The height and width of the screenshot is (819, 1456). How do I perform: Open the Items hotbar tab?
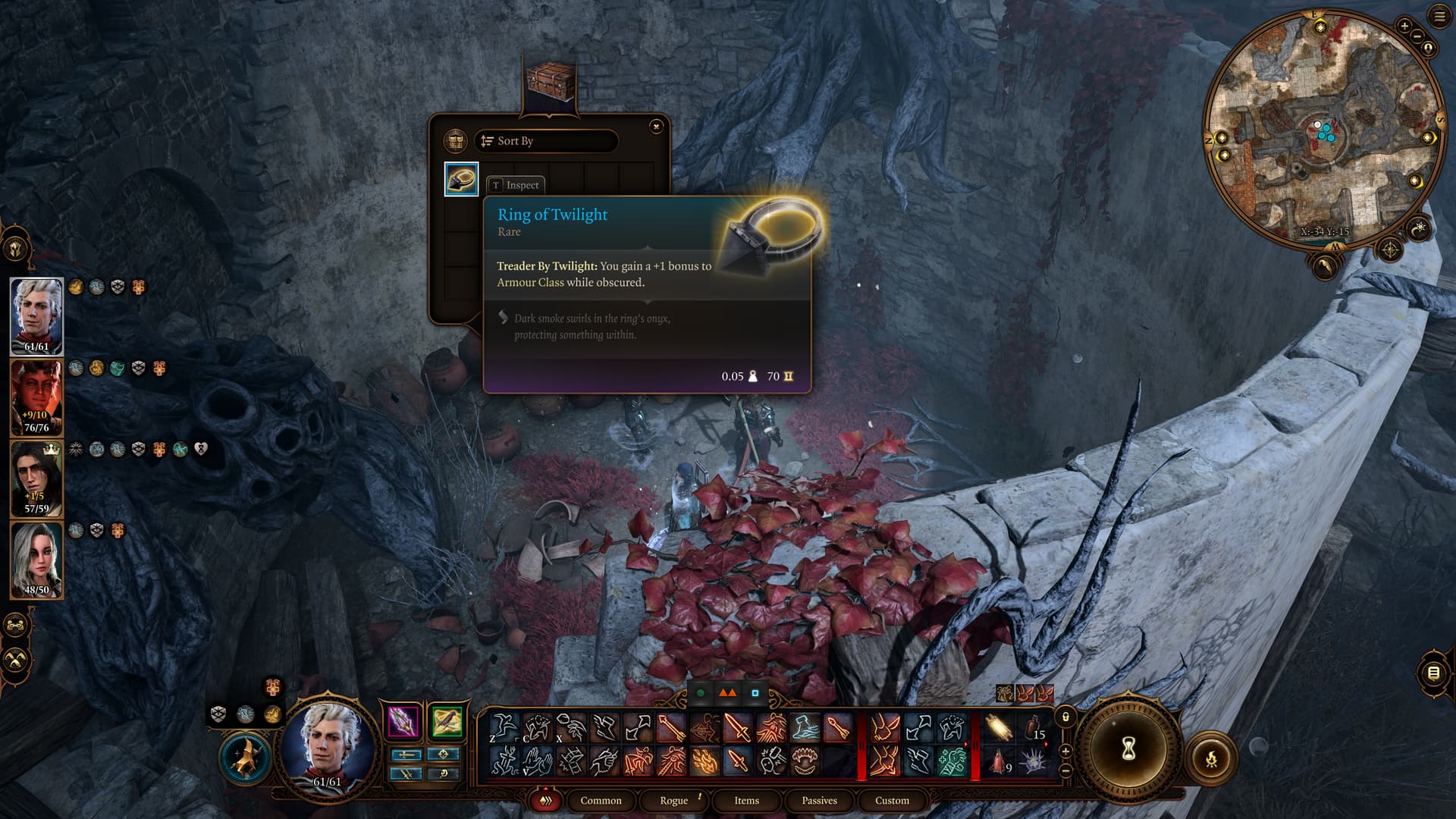[746, 801]
